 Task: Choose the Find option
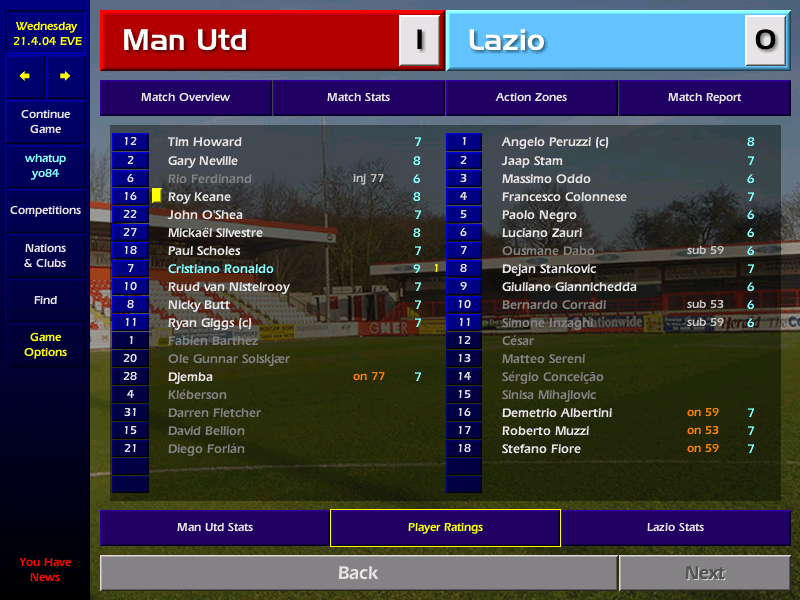(45, 300)
